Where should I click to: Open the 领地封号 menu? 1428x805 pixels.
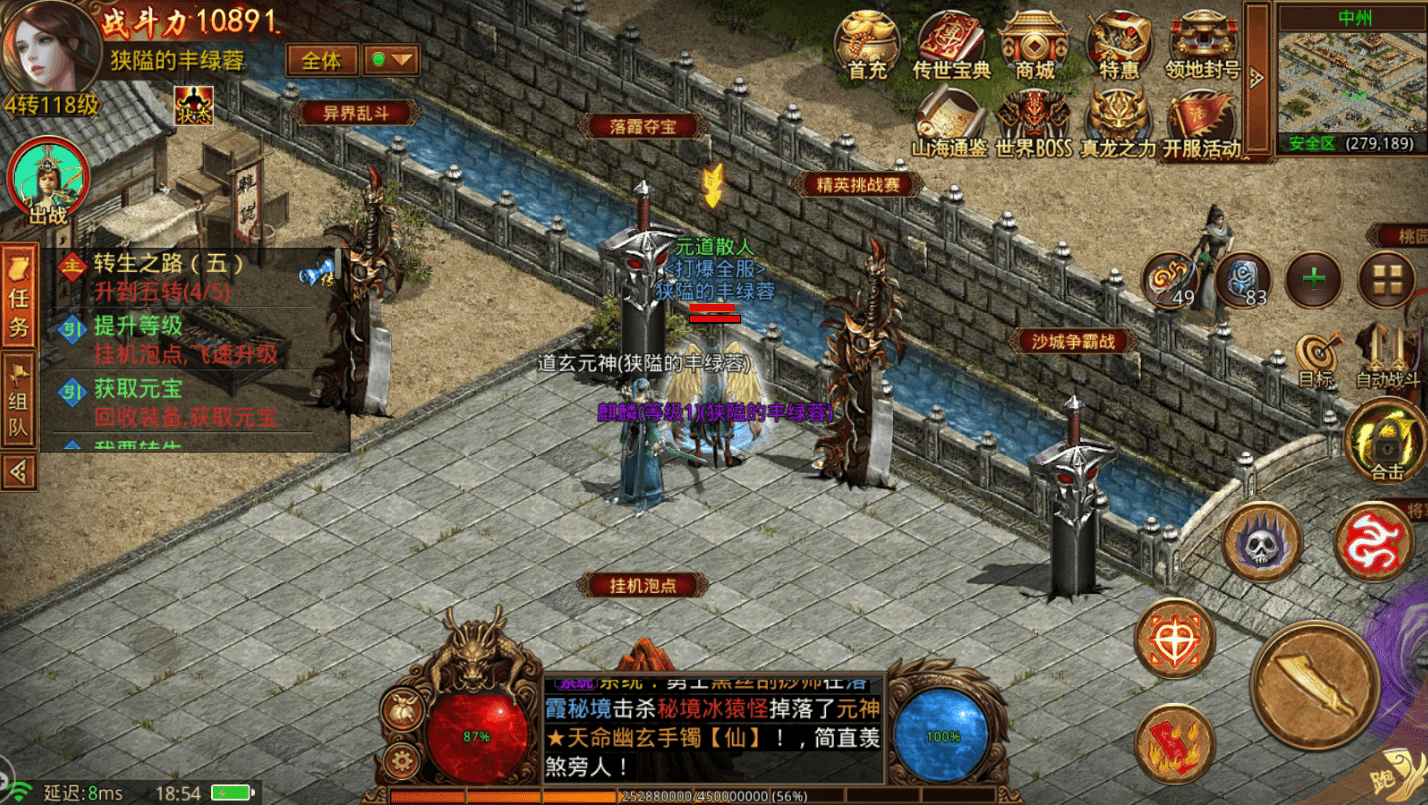[1202, 44]
